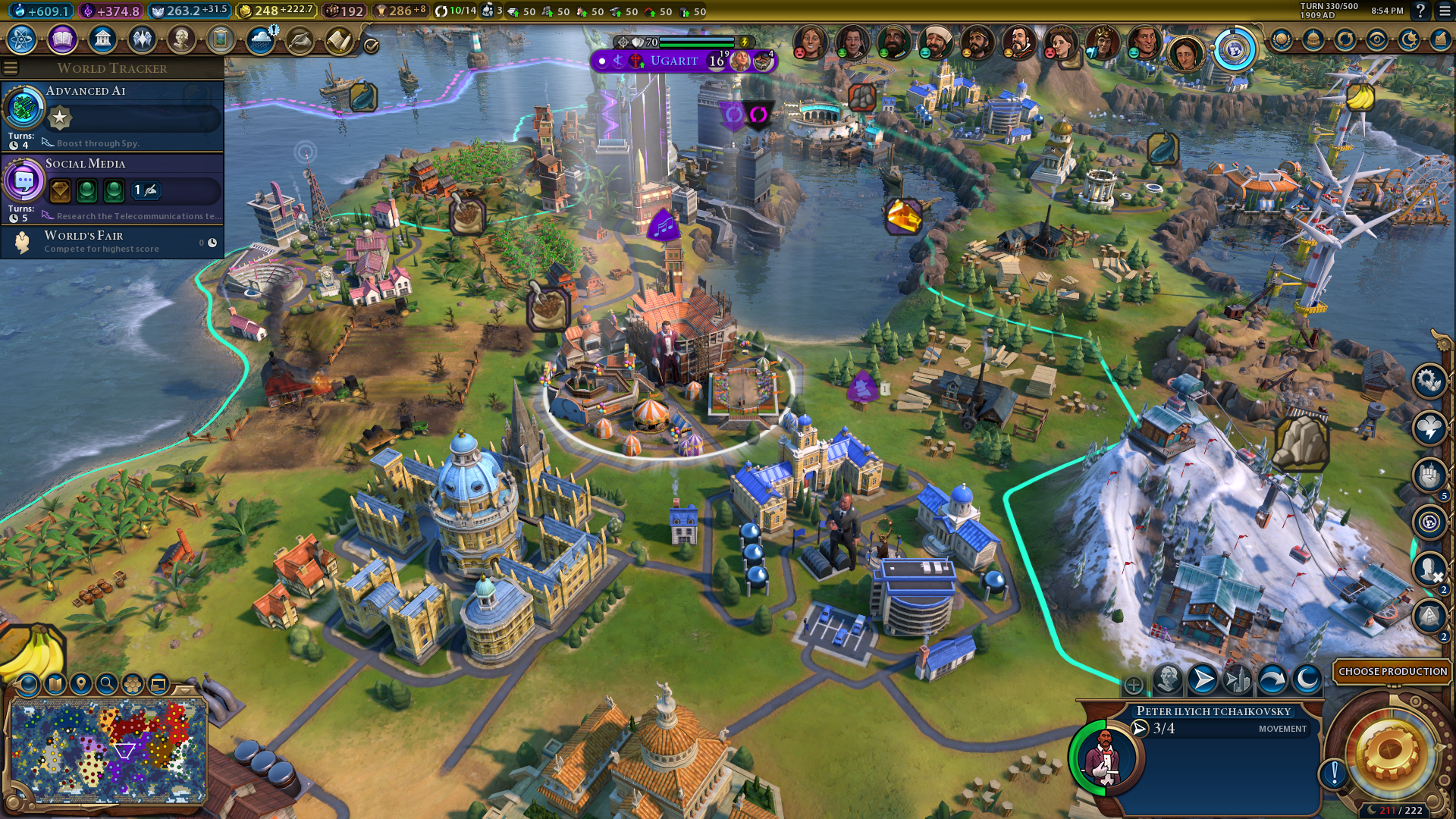Open World Congress globe and laurel icon
The width and height of the screenshot is (1456, 819).
click(x=1282, y=39)
